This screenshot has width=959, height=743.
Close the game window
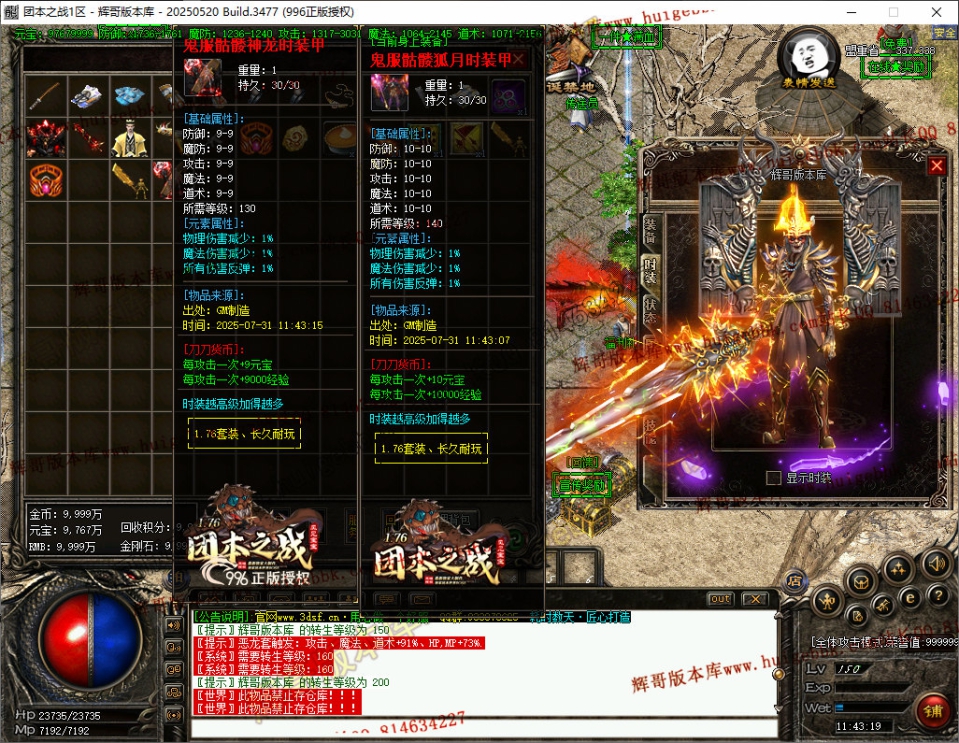pos(935,12)
